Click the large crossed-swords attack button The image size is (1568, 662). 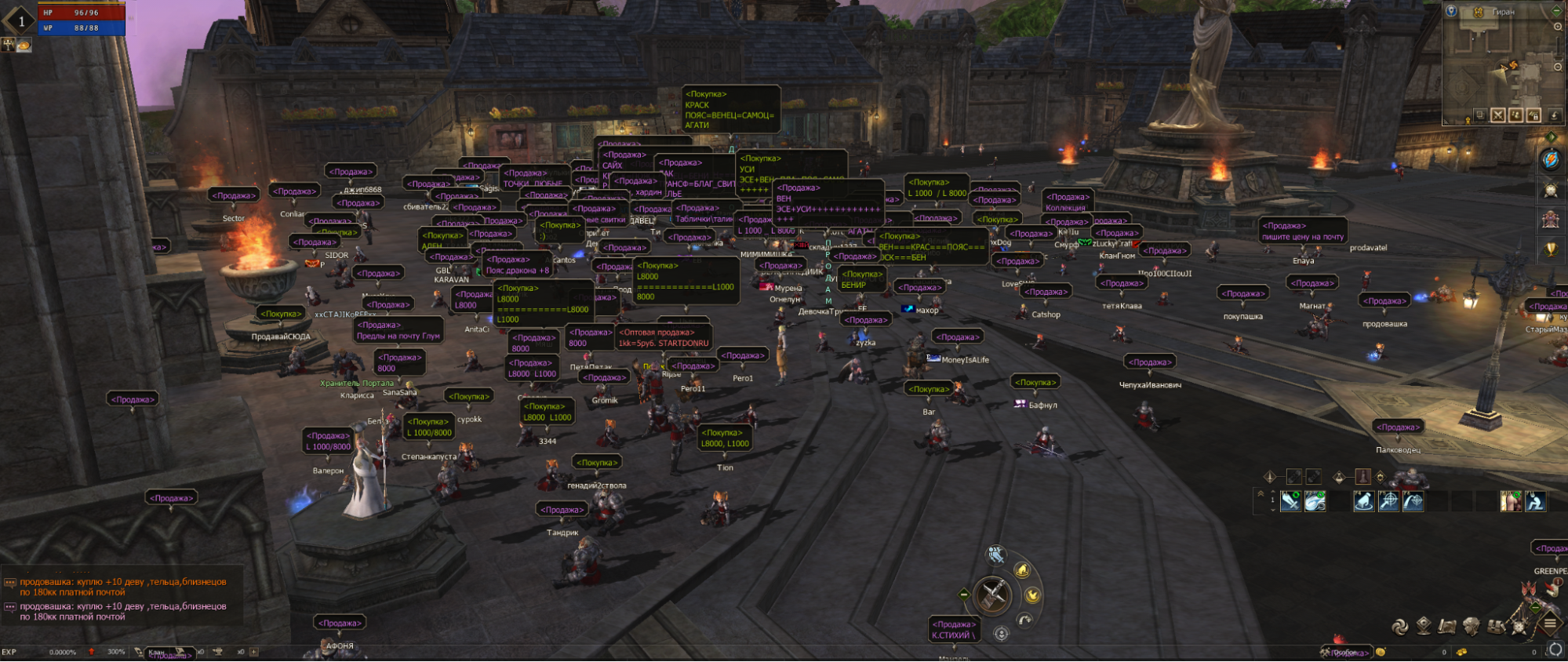click(x=992, y=594)
